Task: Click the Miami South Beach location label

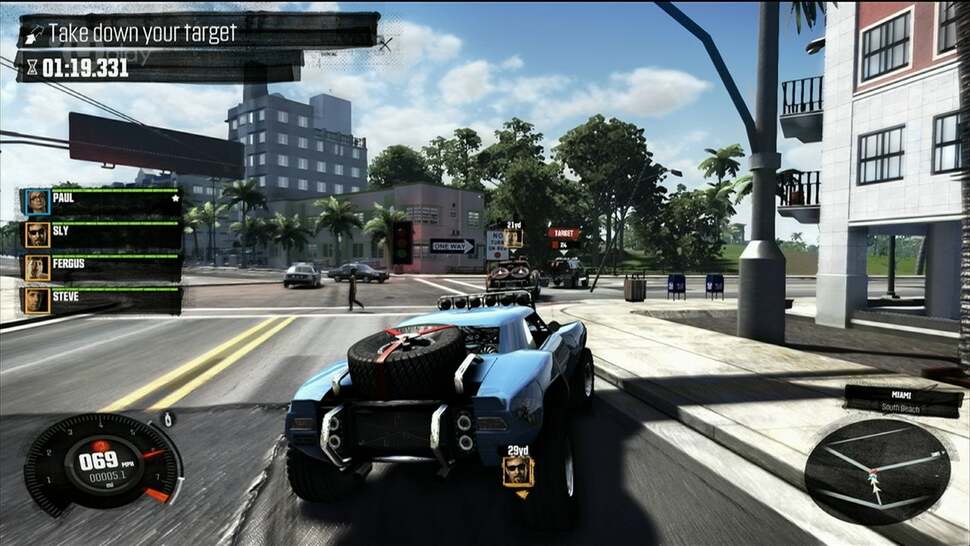Action: pyautogui.click(x=903, y=400)
